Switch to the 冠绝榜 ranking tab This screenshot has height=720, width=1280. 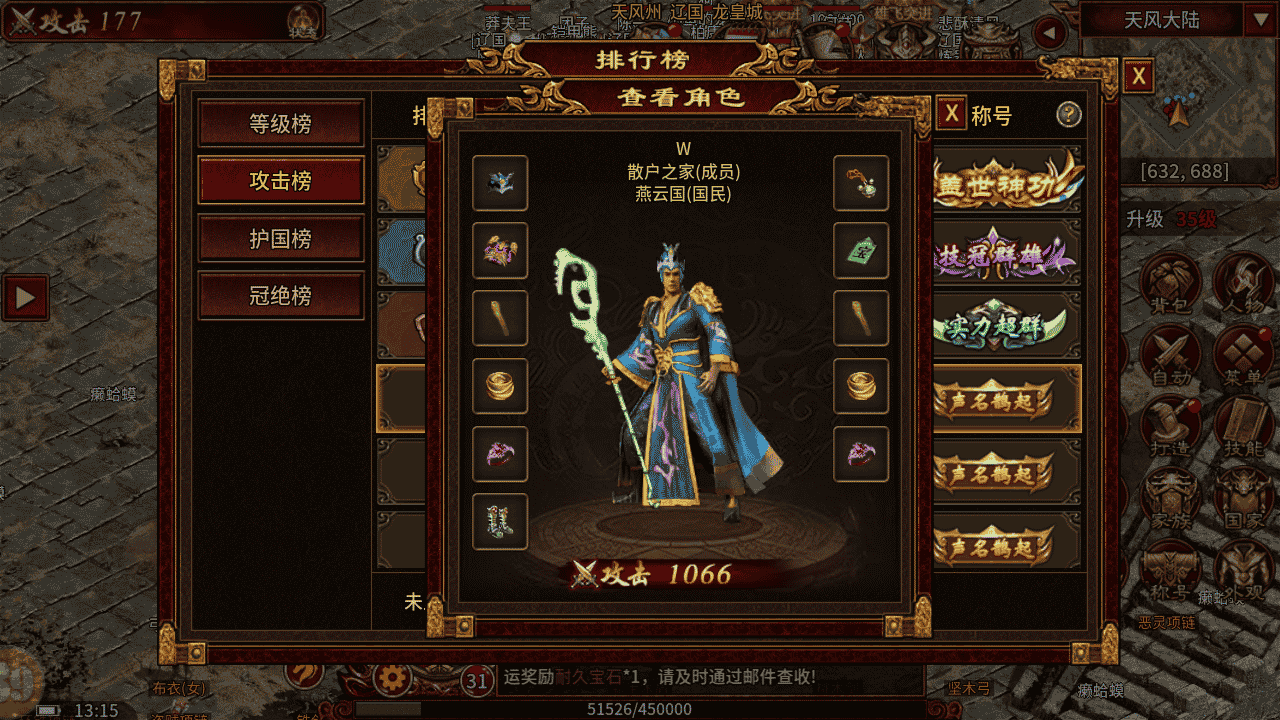281,295
